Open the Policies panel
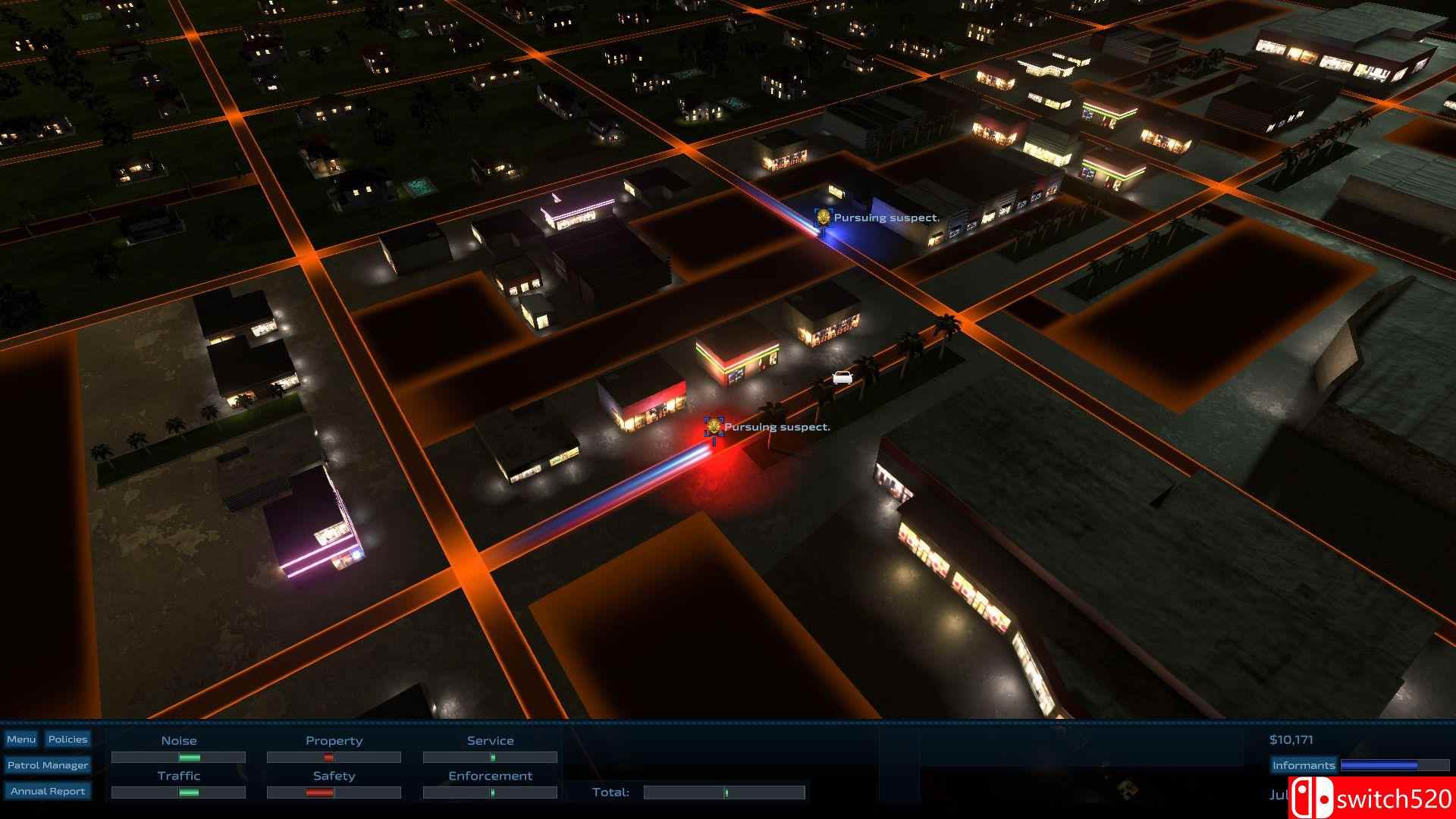Viewport: 1456px width, 819px height. 67,739
